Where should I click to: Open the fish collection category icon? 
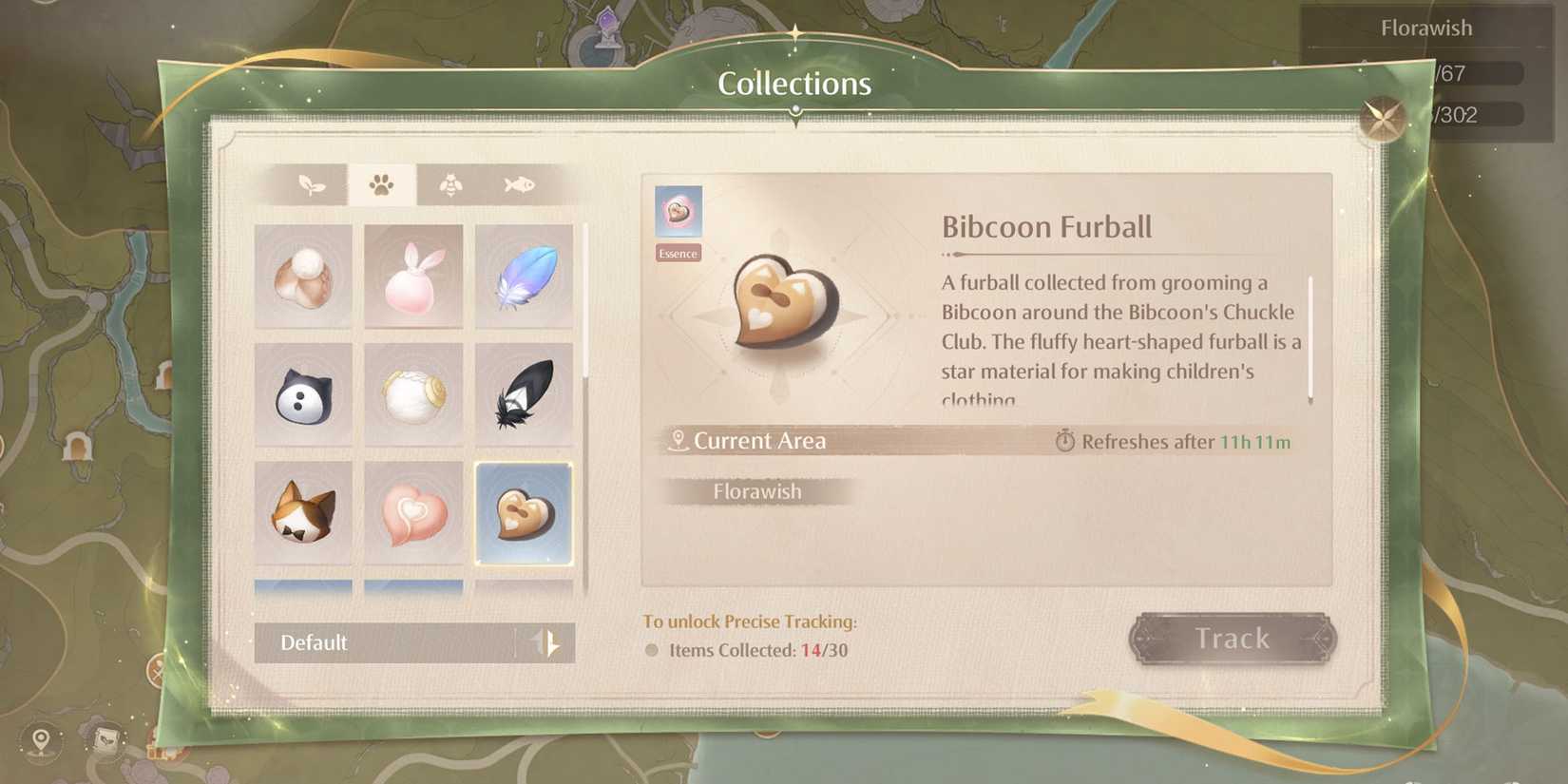pyautogui.click(x=516, y=185)
